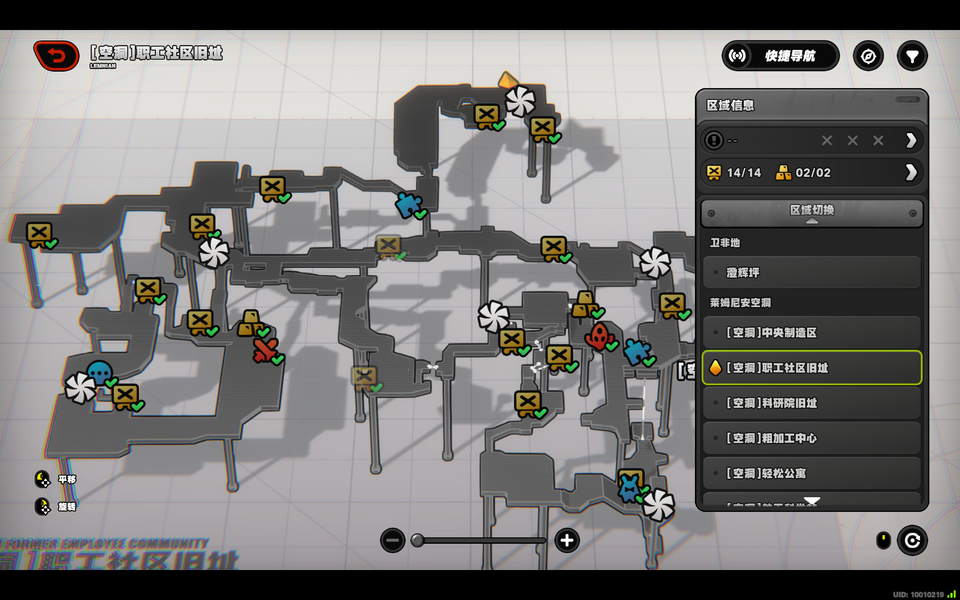The image size is (960, 600).
Task: Expand the 14/14 collectibles progress row
Action: [x=910, y=172]
